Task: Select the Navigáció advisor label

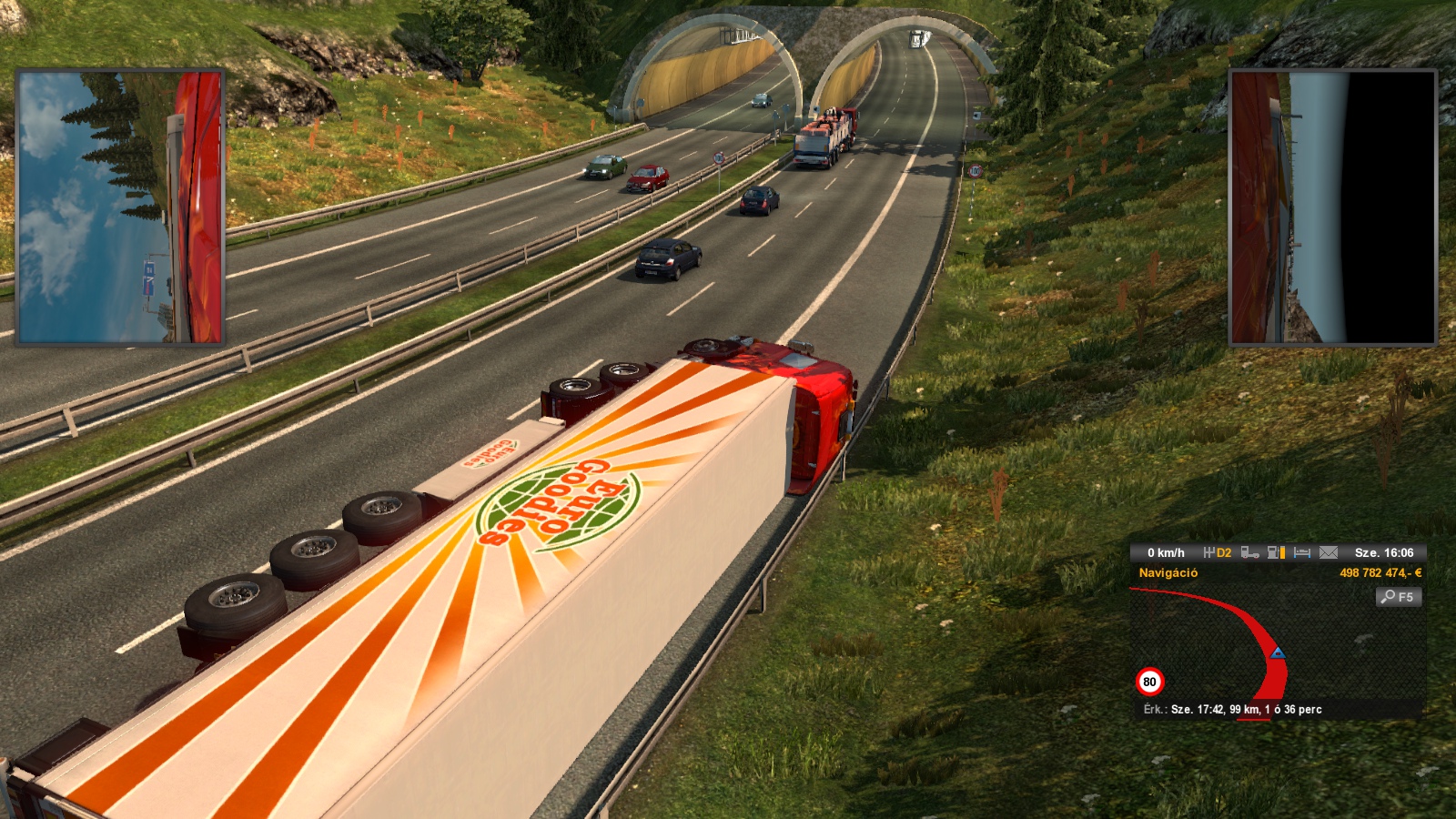Action: point(1168,573)
